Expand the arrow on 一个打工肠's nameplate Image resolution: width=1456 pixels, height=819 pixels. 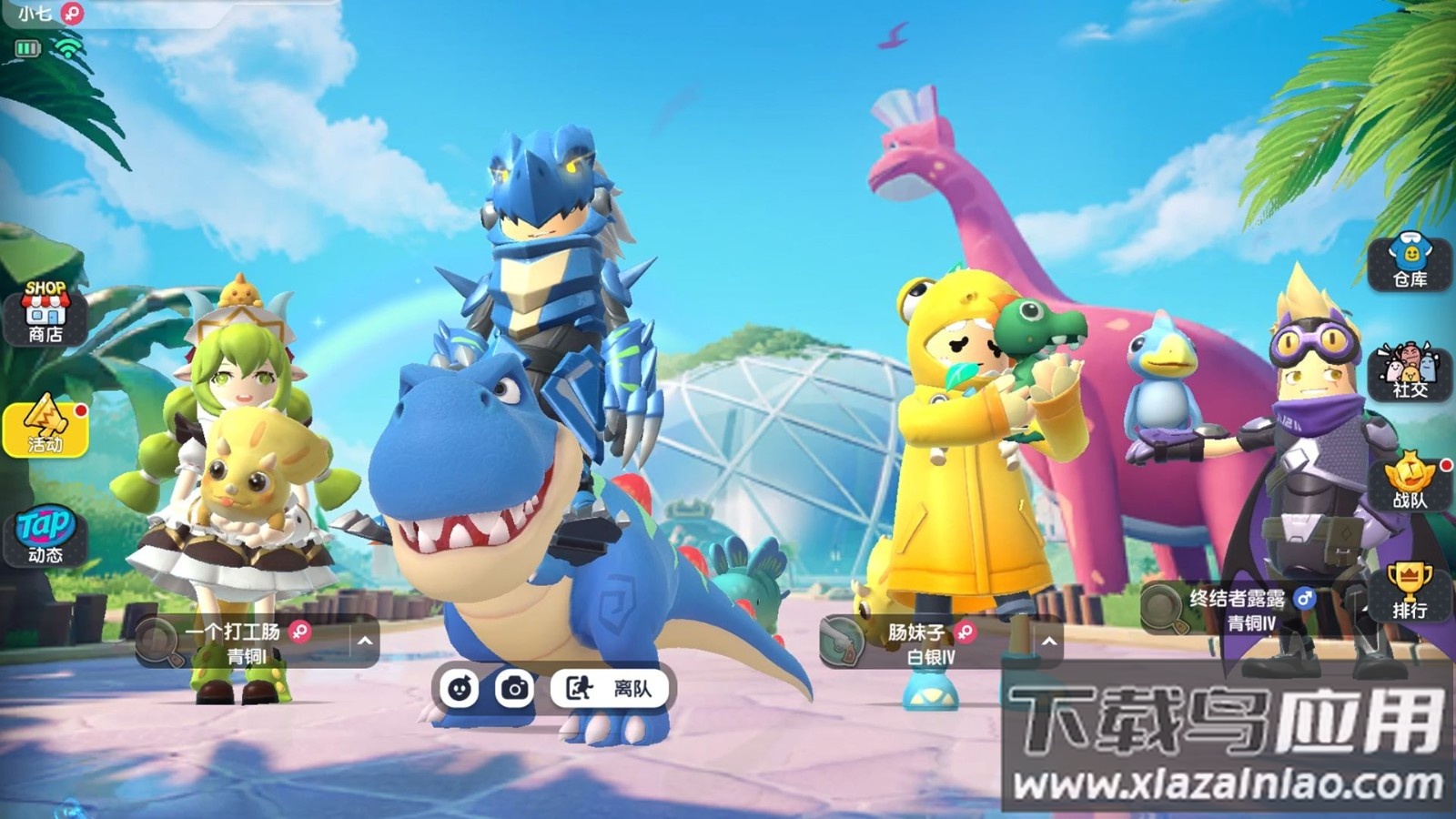(x=365, y=642)
